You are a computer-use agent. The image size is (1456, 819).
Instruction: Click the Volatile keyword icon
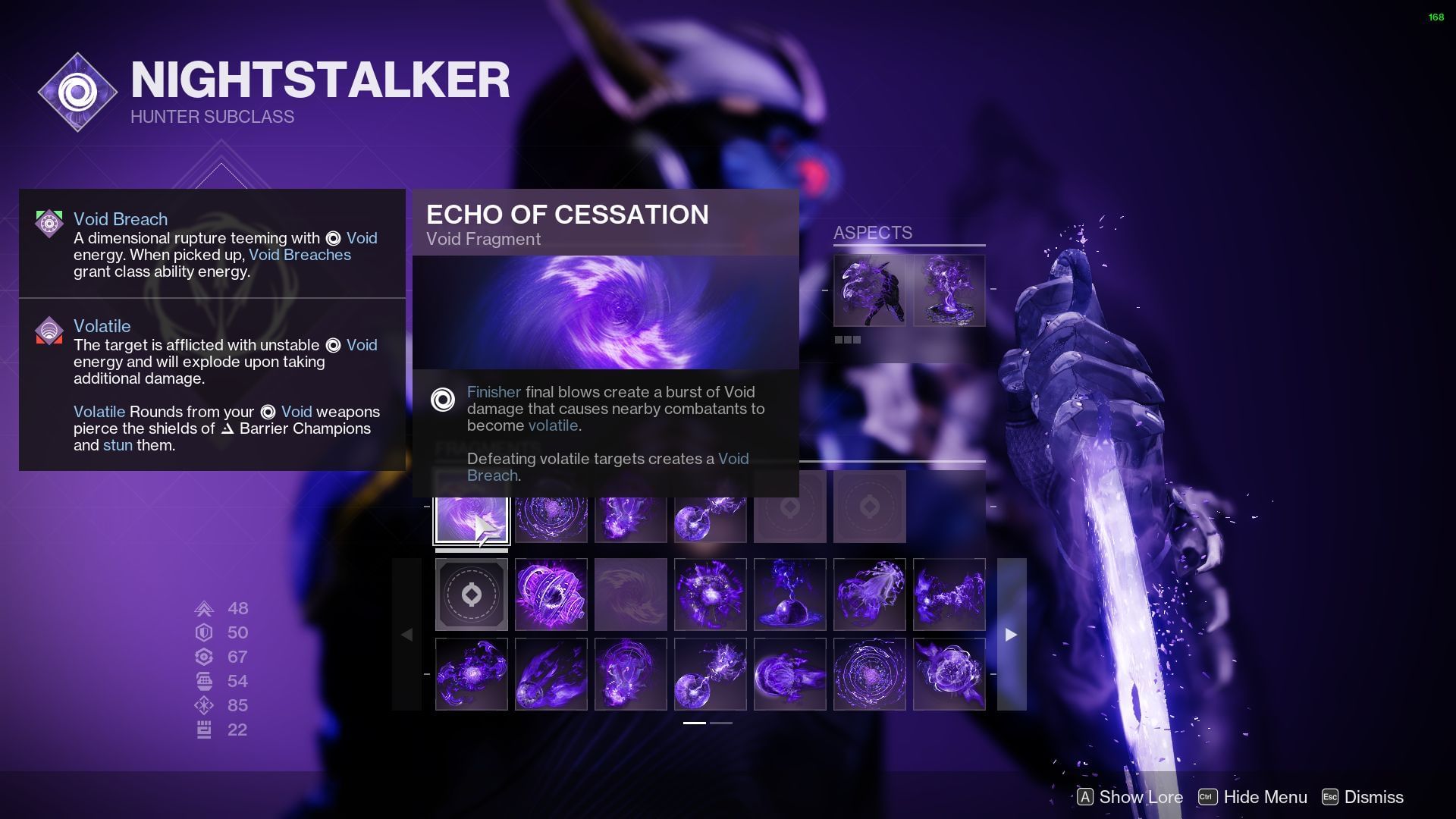pyautogui.click(x=49, y=331)
